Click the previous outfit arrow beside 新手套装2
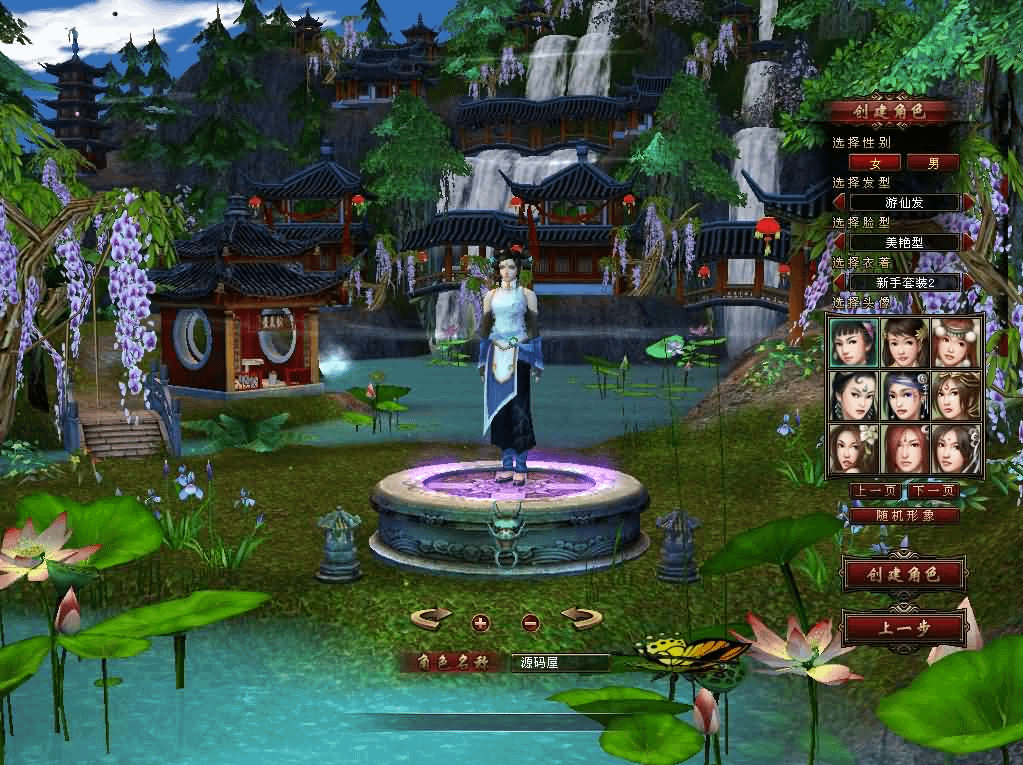 [840, 282]
